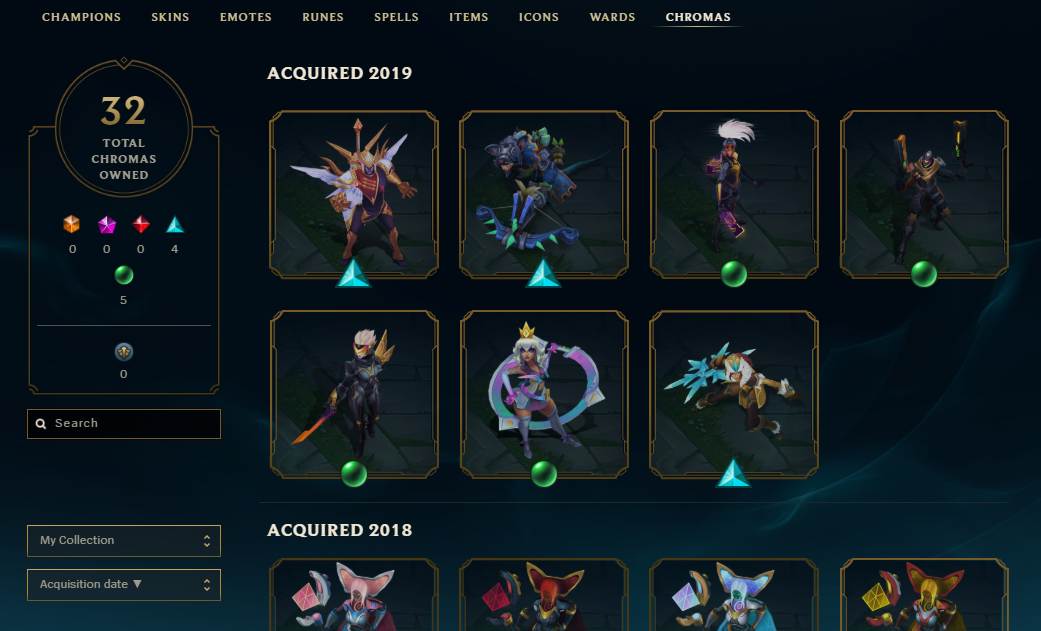Select the crowned champion with ring blade chroma
The image size is (1041, 631).
pyautogui.click(x=544, y=393)
